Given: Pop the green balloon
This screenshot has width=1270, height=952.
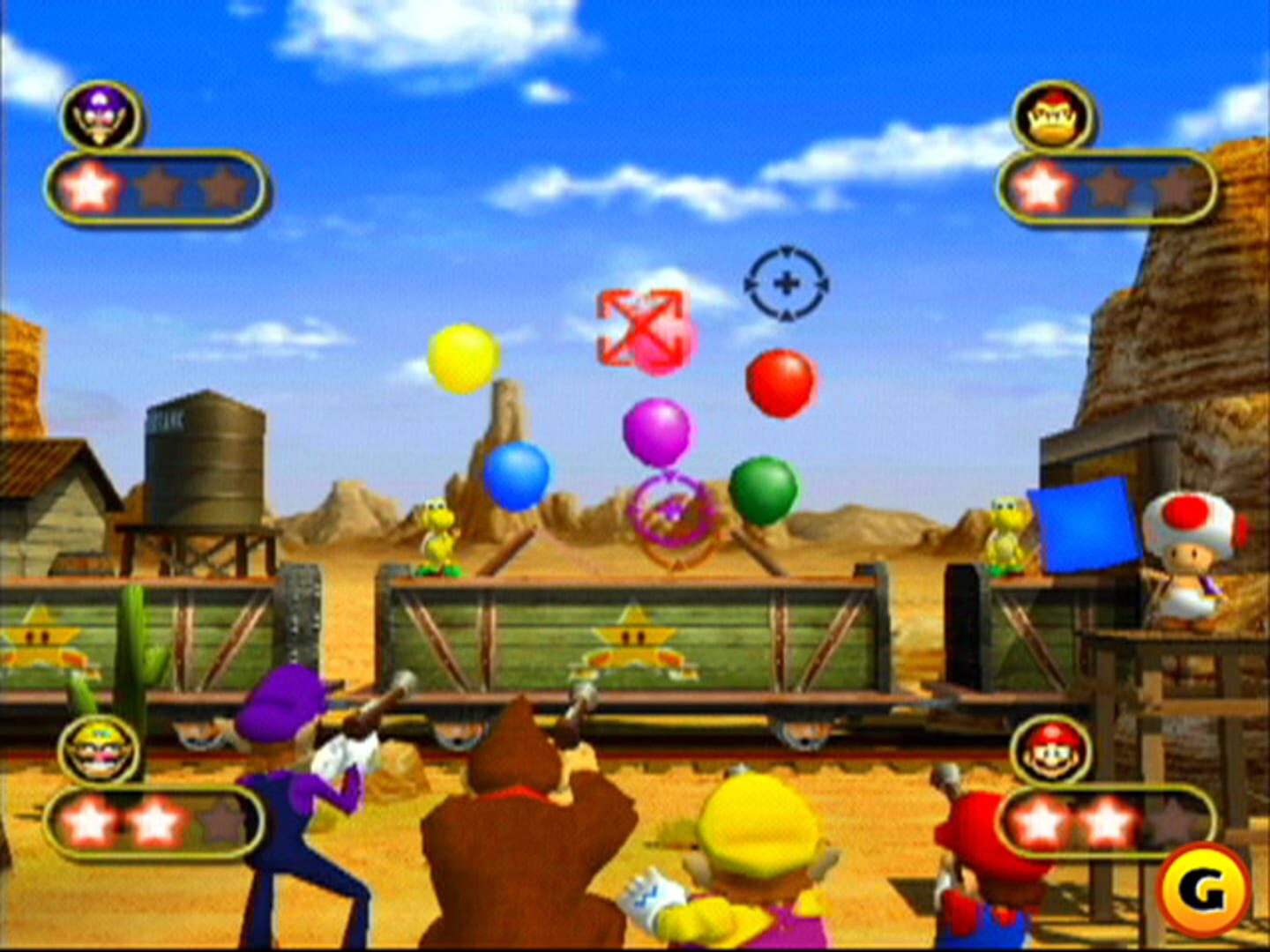Looking at the screenshot, I should (x=762, y=487).
